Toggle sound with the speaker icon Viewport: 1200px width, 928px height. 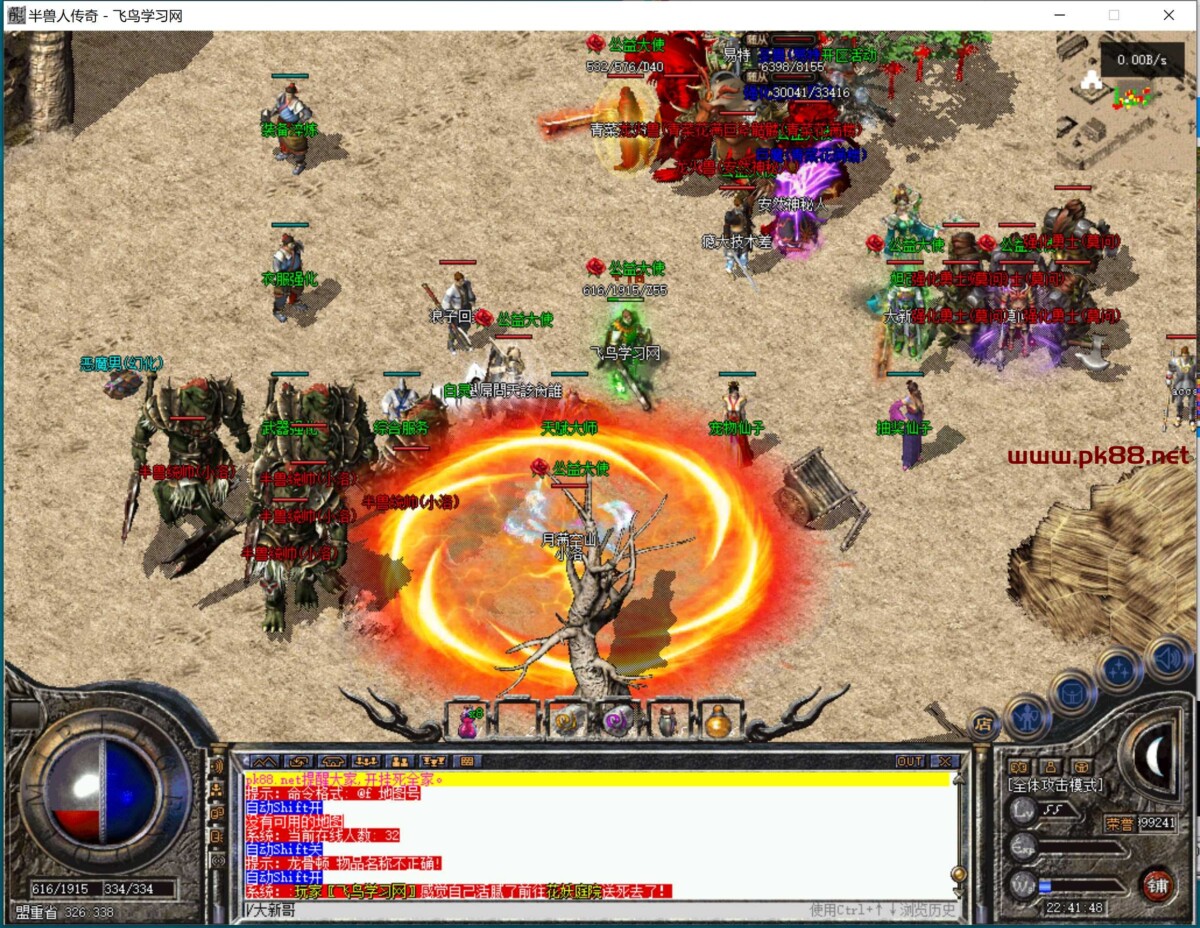[x=1166, y=657]
